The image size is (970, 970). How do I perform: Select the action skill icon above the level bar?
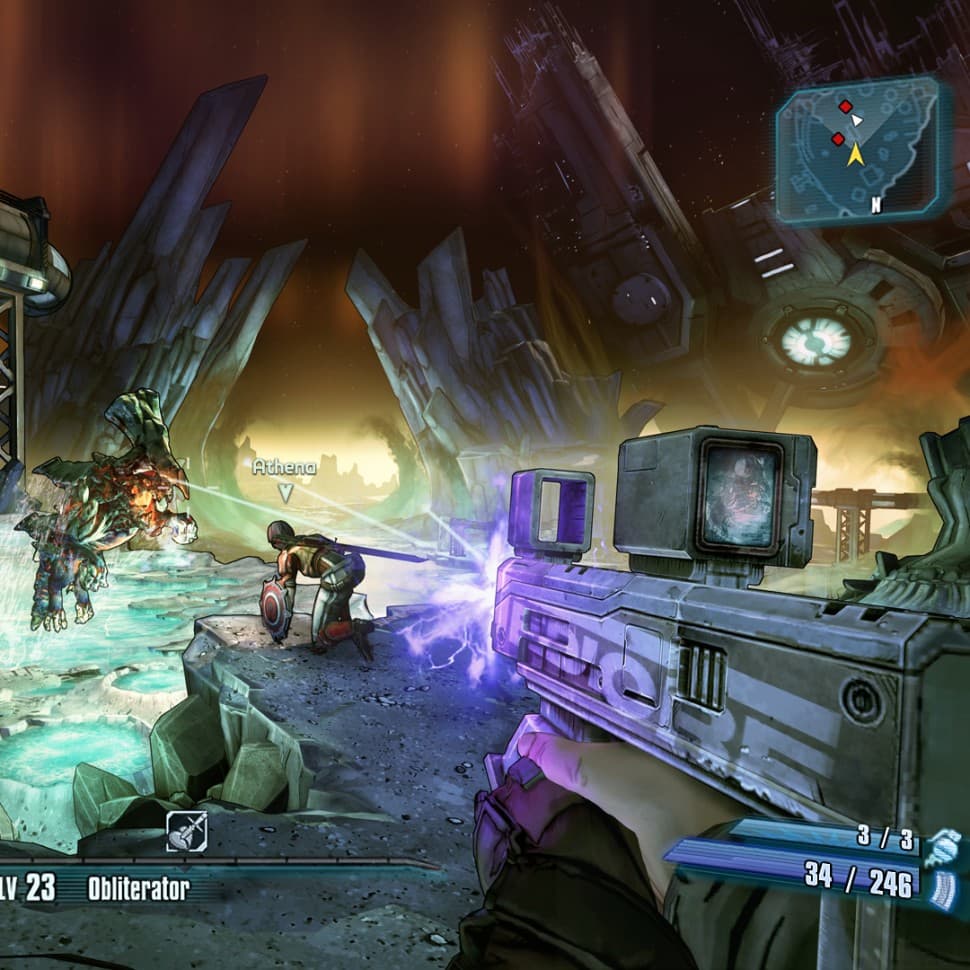coord(187,832)
